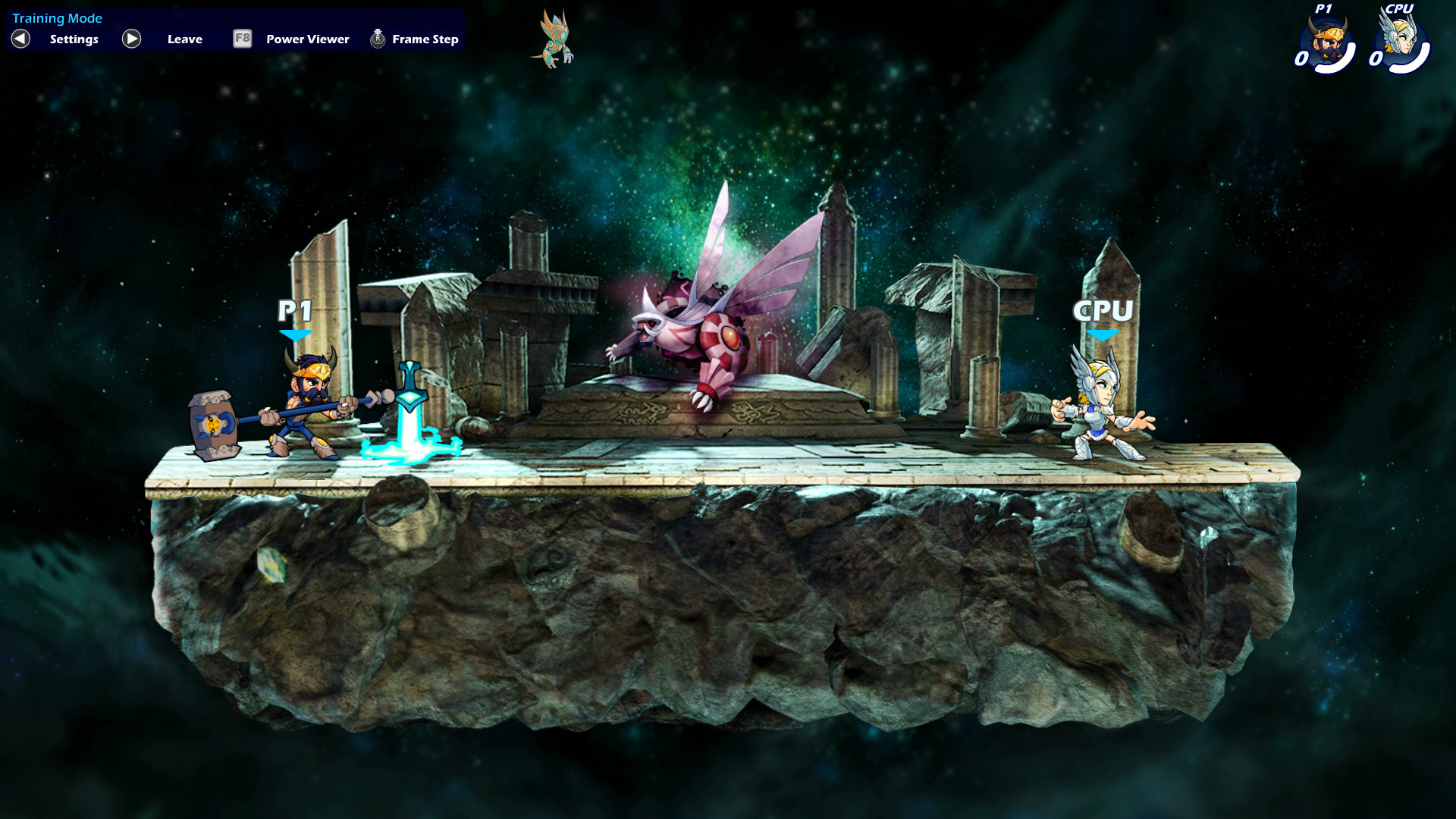Click the right arrow circle beside Leave
The height and width of the screenshot is (819, 1456).
pos(130,39)
